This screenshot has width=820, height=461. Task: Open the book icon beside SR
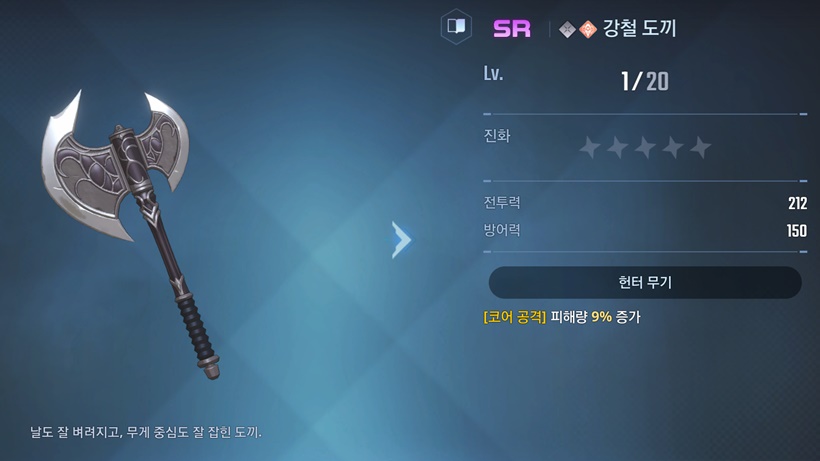click(x=456, y=27)
